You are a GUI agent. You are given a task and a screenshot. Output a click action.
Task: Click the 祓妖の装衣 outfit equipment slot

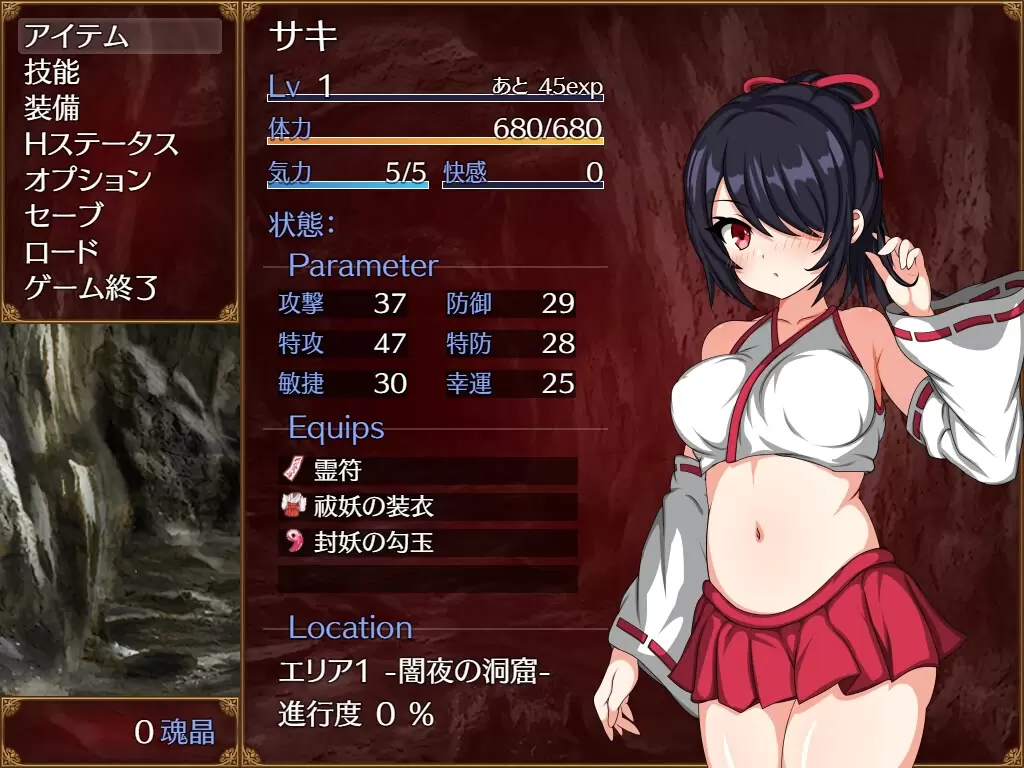427,507
